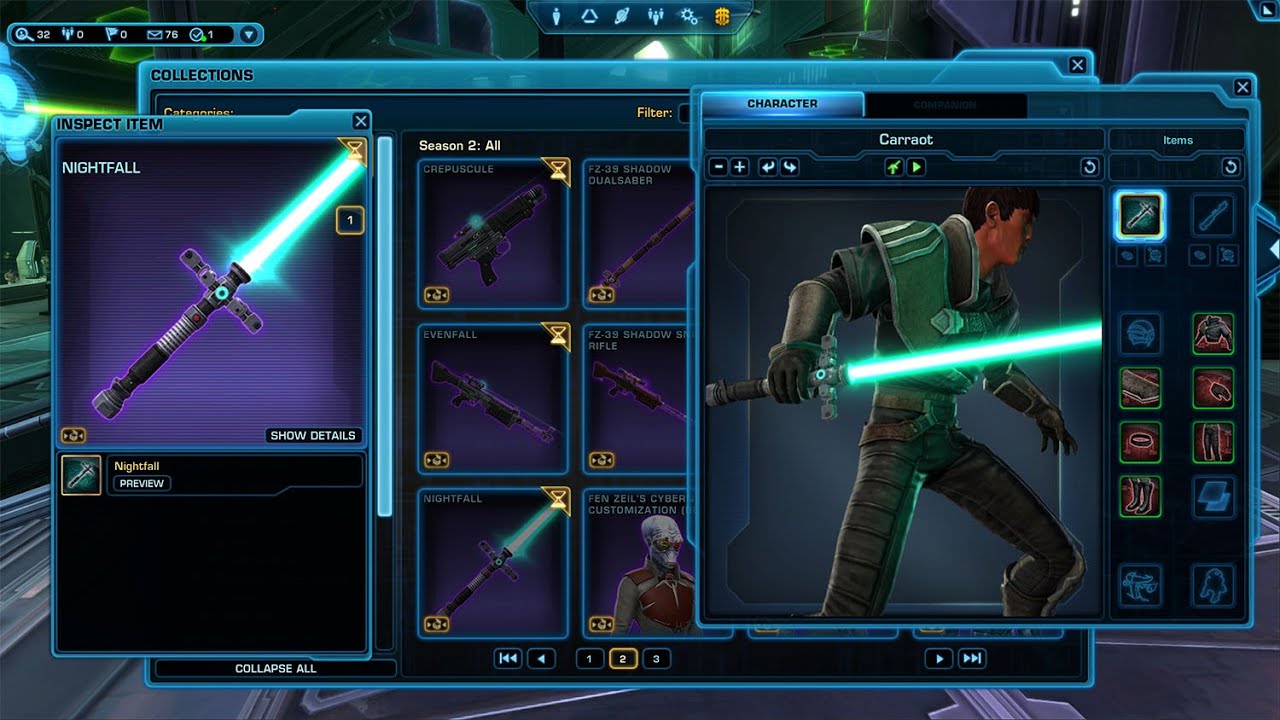Zoom out the character preview
This screenshot has width=1280, height=720.
click(718, 167)
